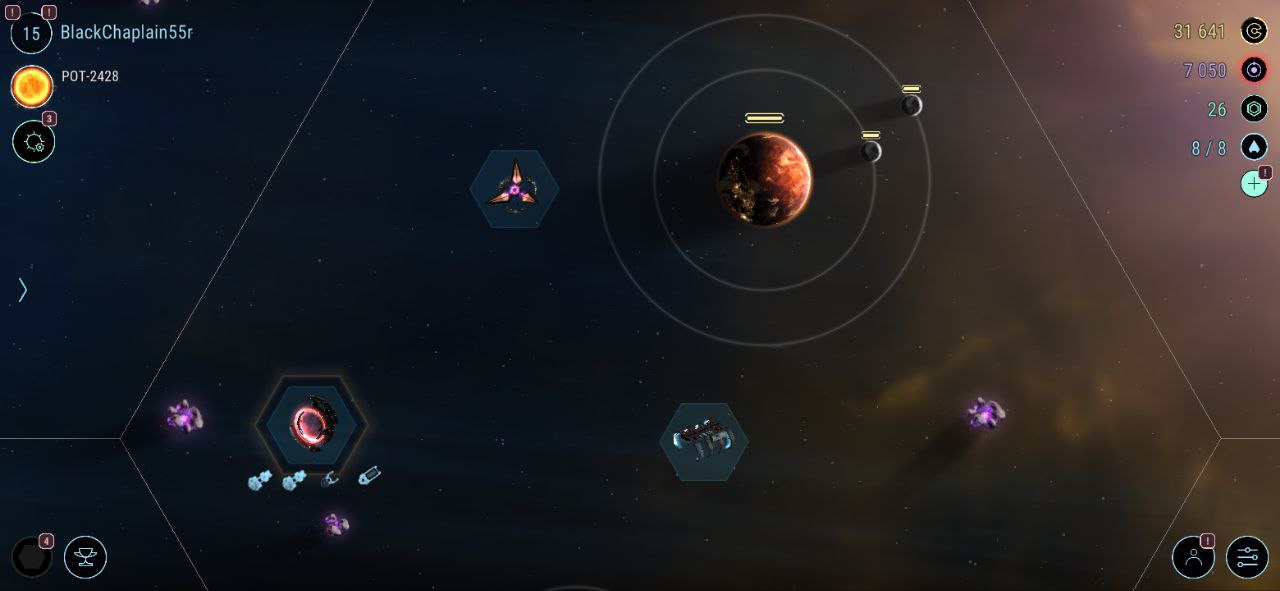This screenshot has height=591, width=1280.
Task: Tap the green plus add-resources button
Action: [1254, 184]
